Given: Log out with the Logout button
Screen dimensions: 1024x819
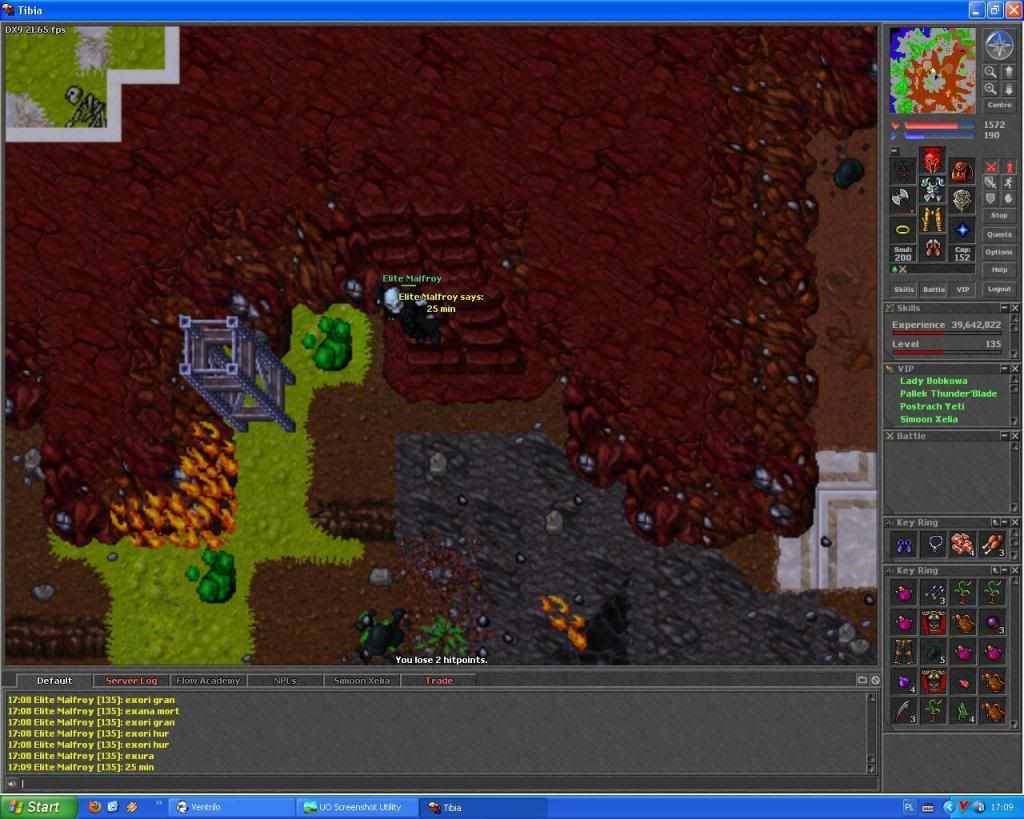Looking at the screenshot, I should pyautogui.click(x=999, y=289).
